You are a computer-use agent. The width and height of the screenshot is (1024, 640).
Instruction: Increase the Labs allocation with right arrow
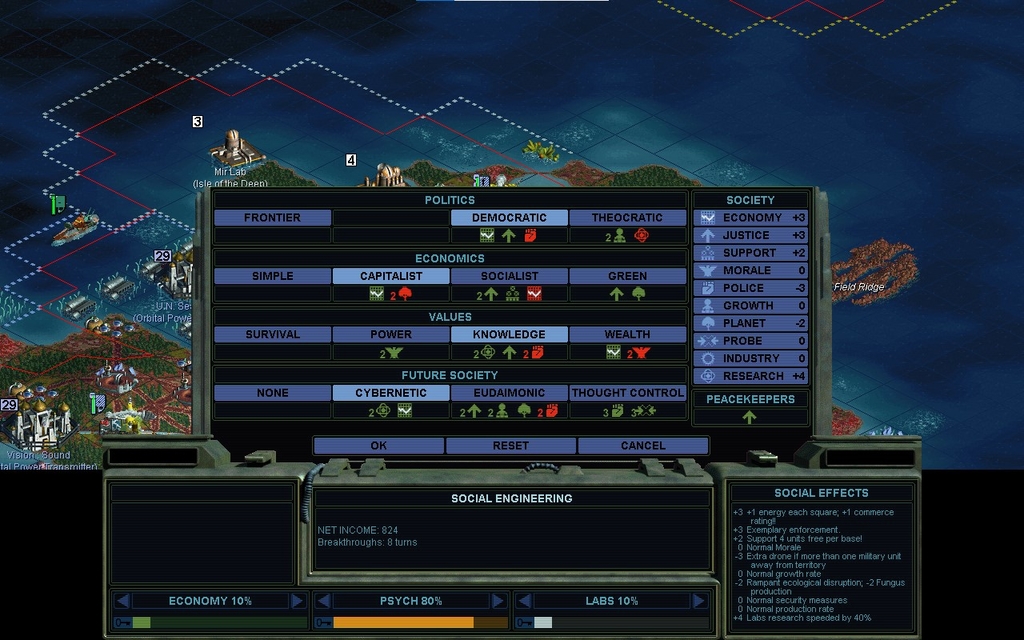coord(697,601)
